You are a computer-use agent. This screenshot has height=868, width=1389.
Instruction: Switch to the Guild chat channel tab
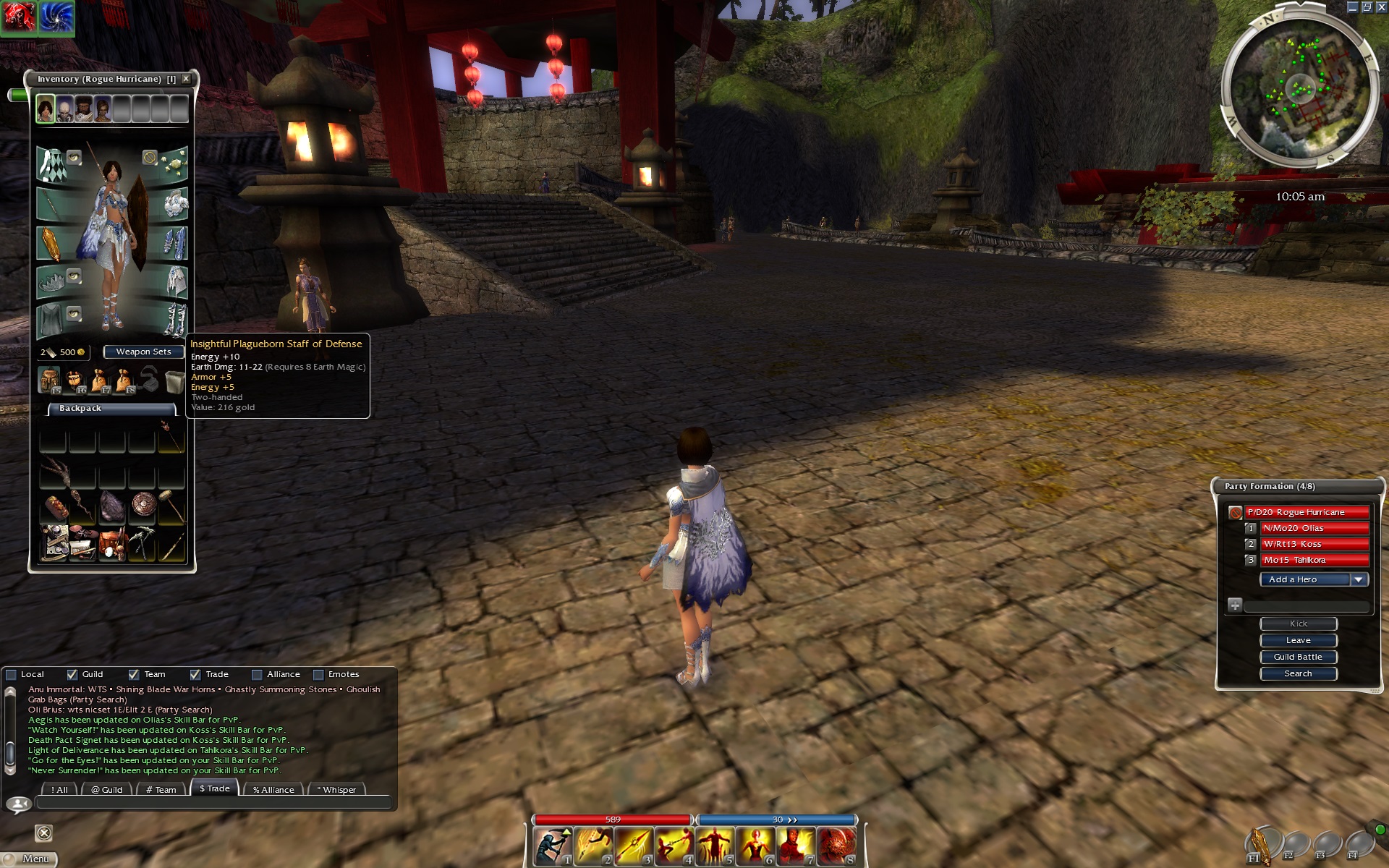click(107, 789)
